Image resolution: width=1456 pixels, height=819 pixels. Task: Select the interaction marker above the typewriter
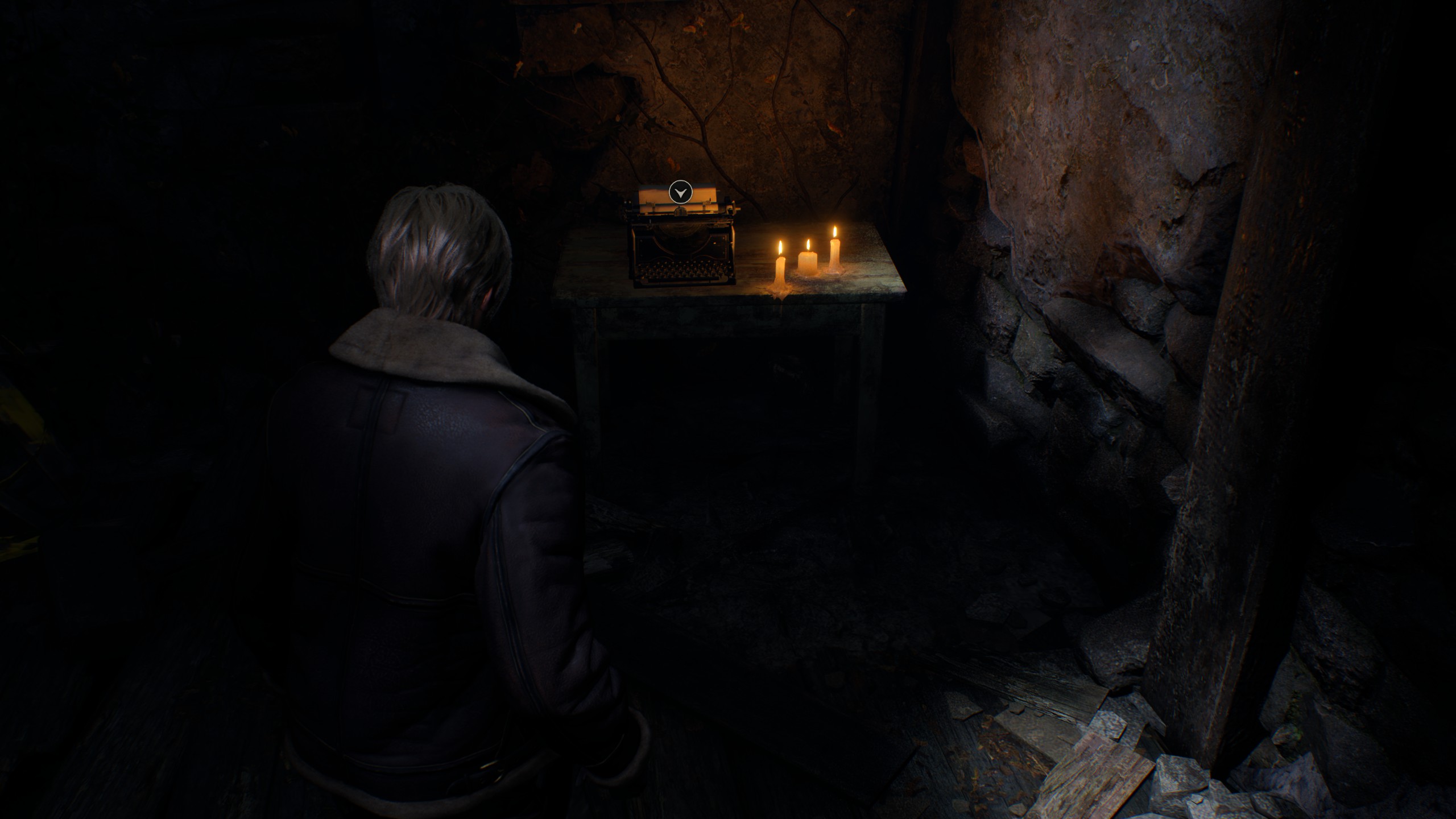click(x=680, y=192)
